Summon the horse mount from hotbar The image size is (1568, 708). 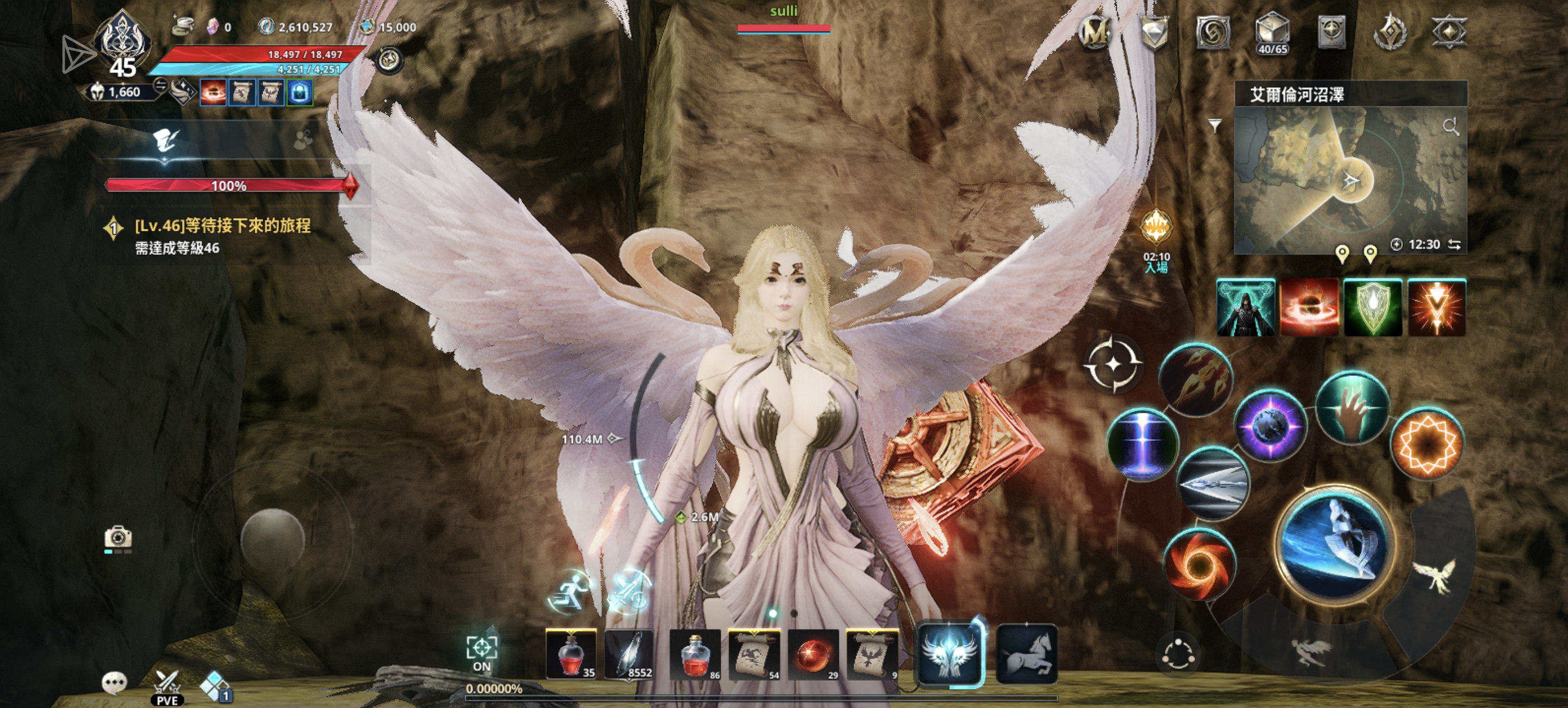[x=1026, y=654]
